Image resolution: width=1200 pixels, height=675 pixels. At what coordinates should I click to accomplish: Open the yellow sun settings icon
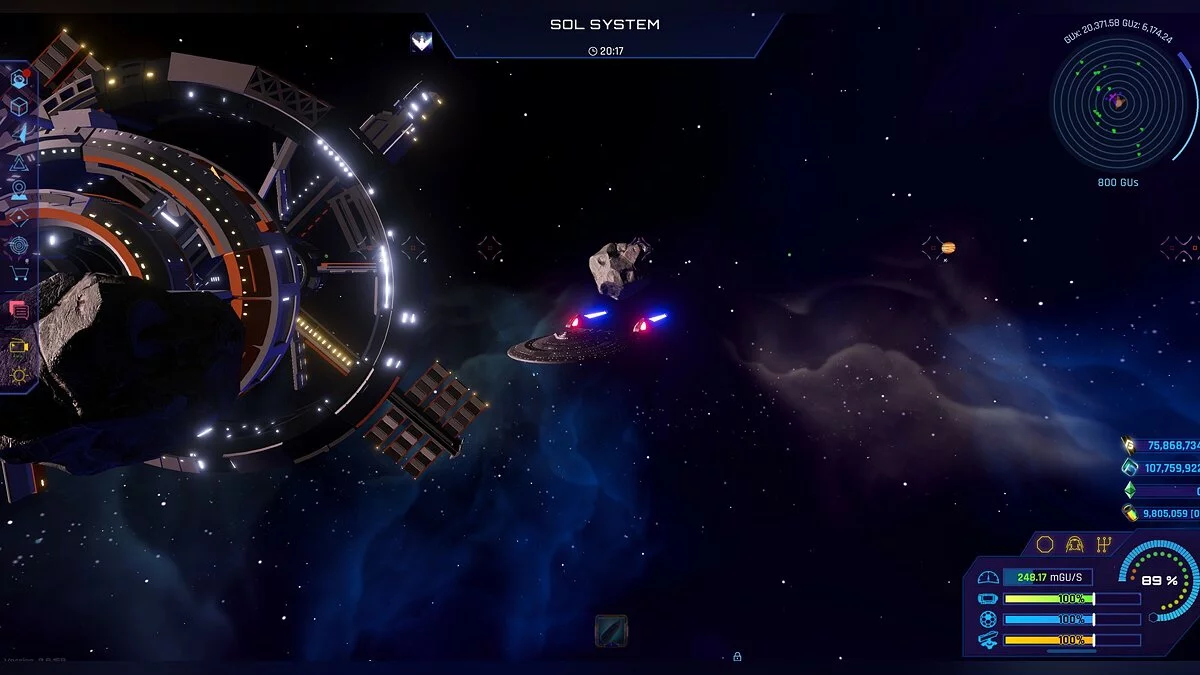(18, 376)
